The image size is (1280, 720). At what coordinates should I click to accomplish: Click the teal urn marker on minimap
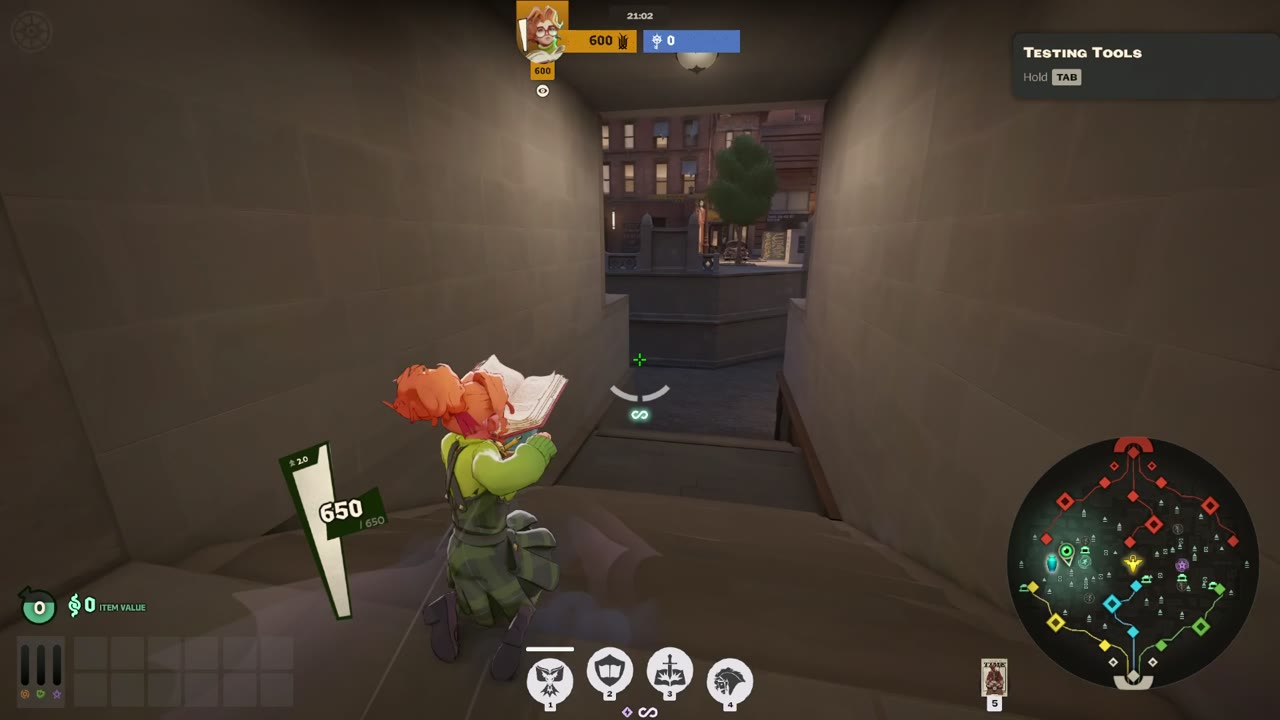(x=1051, y=563)
